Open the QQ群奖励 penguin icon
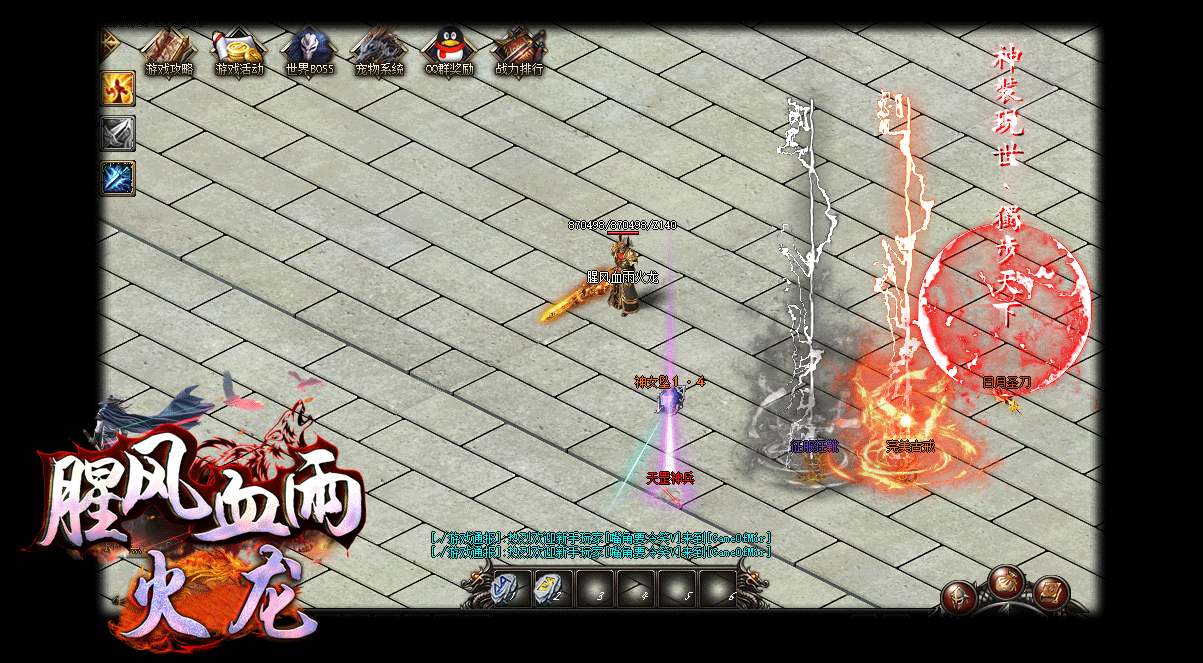 (x=448, y=52)
